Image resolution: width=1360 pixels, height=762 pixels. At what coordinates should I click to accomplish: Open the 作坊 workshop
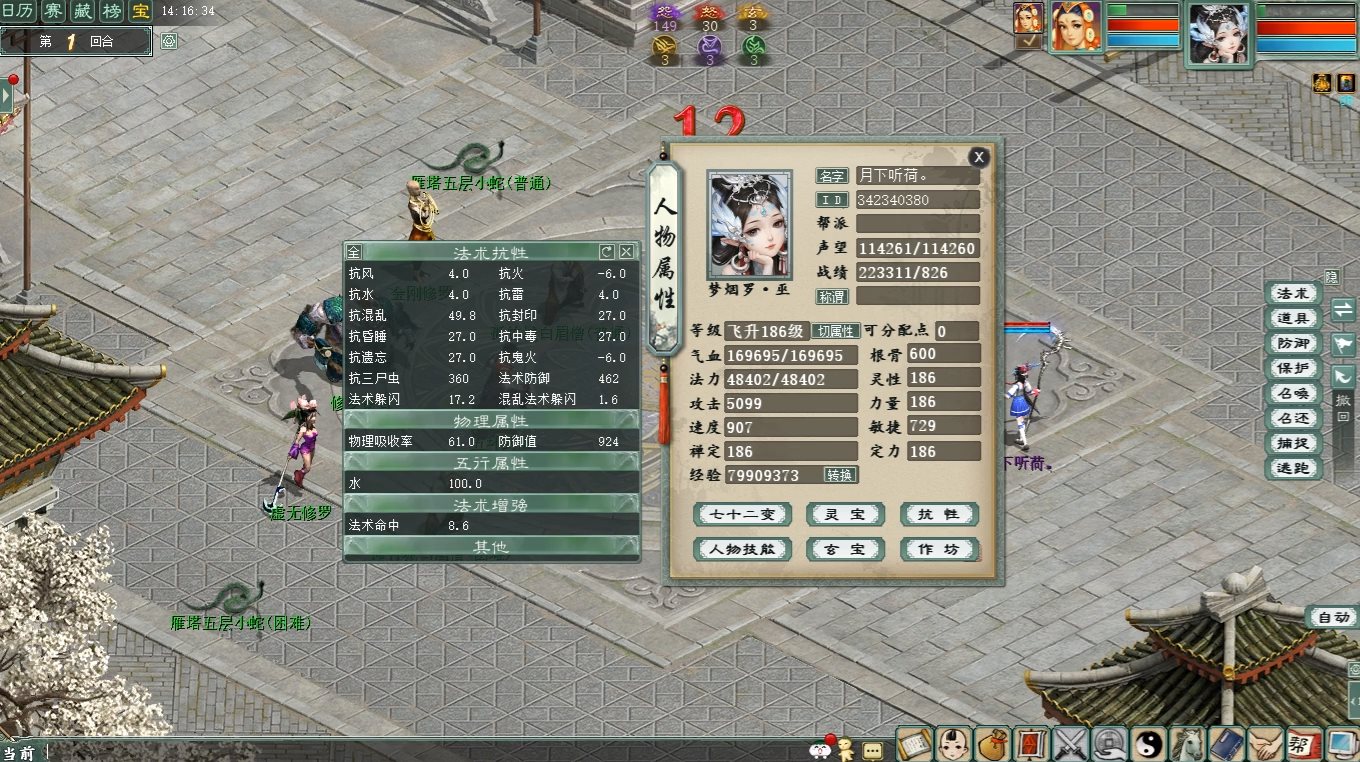tap(938, 550)
